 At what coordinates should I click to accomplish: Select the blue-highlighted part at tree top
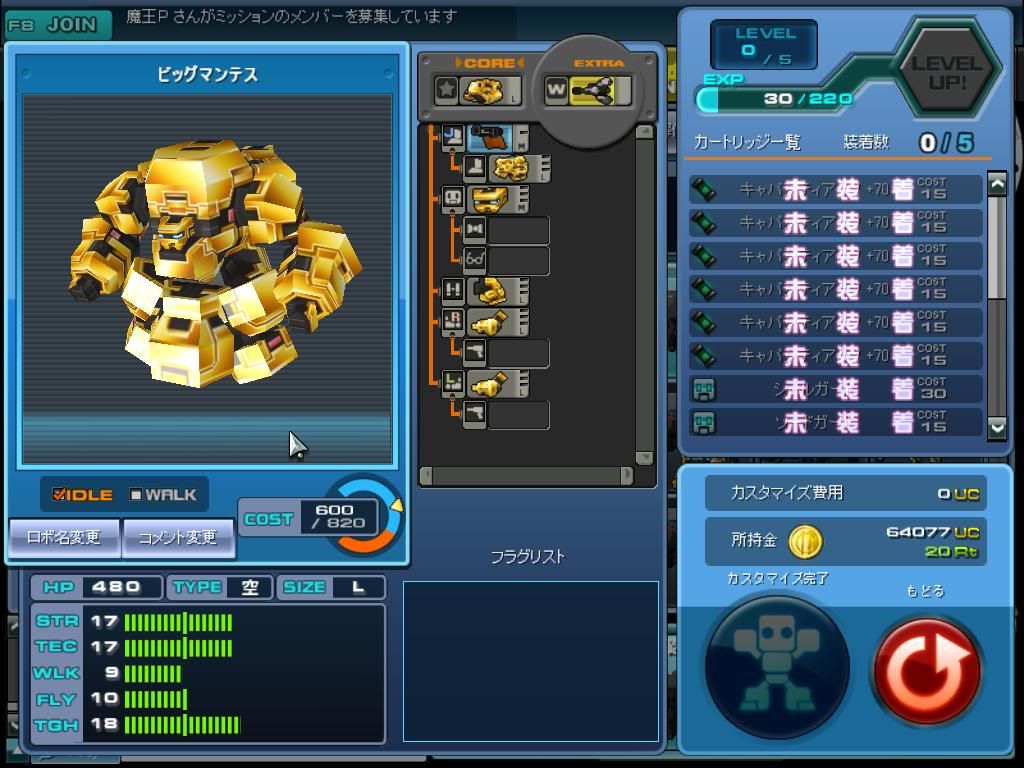(490, 138)
